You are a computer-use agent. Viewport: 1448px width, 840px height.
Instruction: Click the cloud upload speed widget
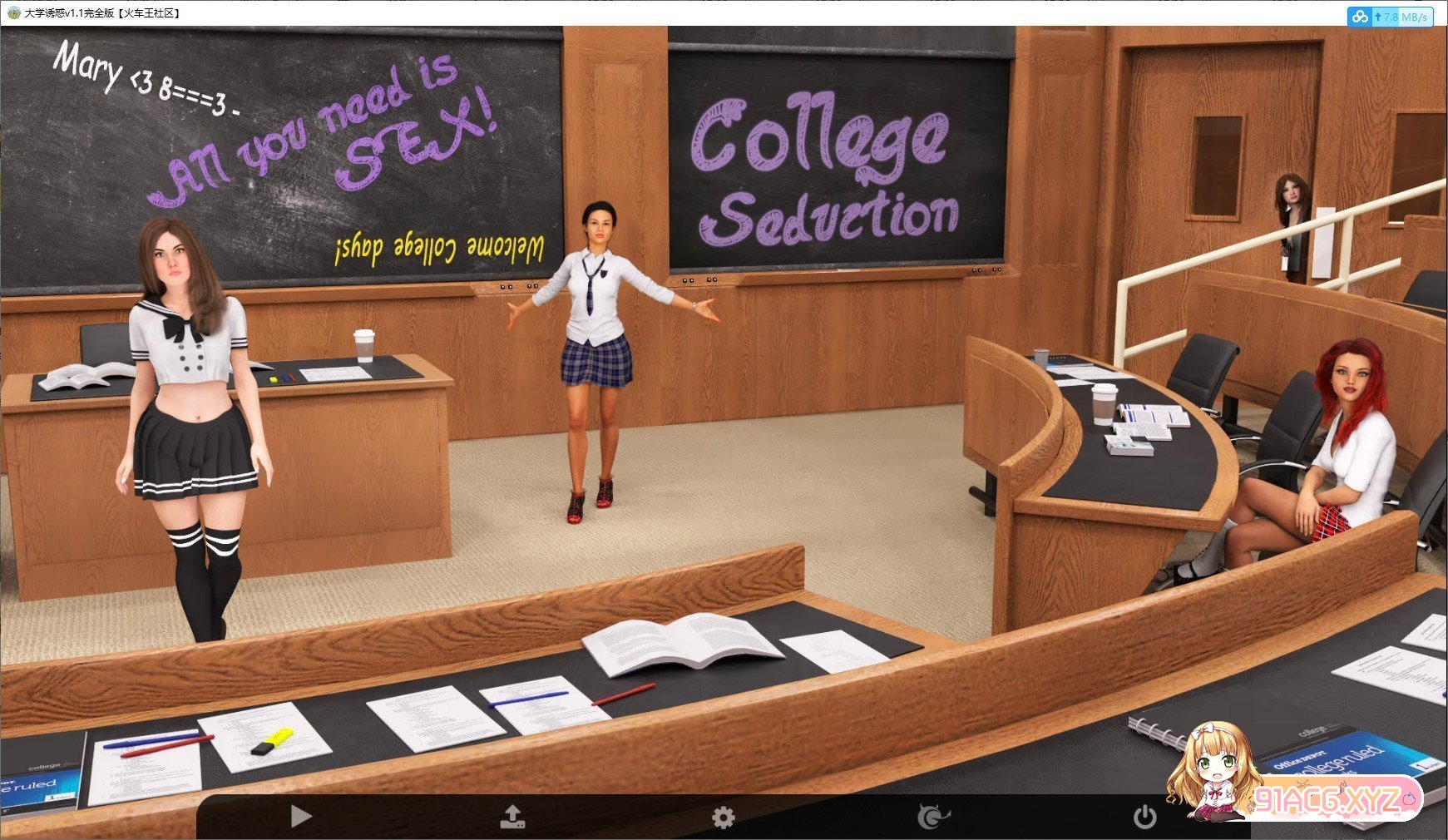(1390, 17)
